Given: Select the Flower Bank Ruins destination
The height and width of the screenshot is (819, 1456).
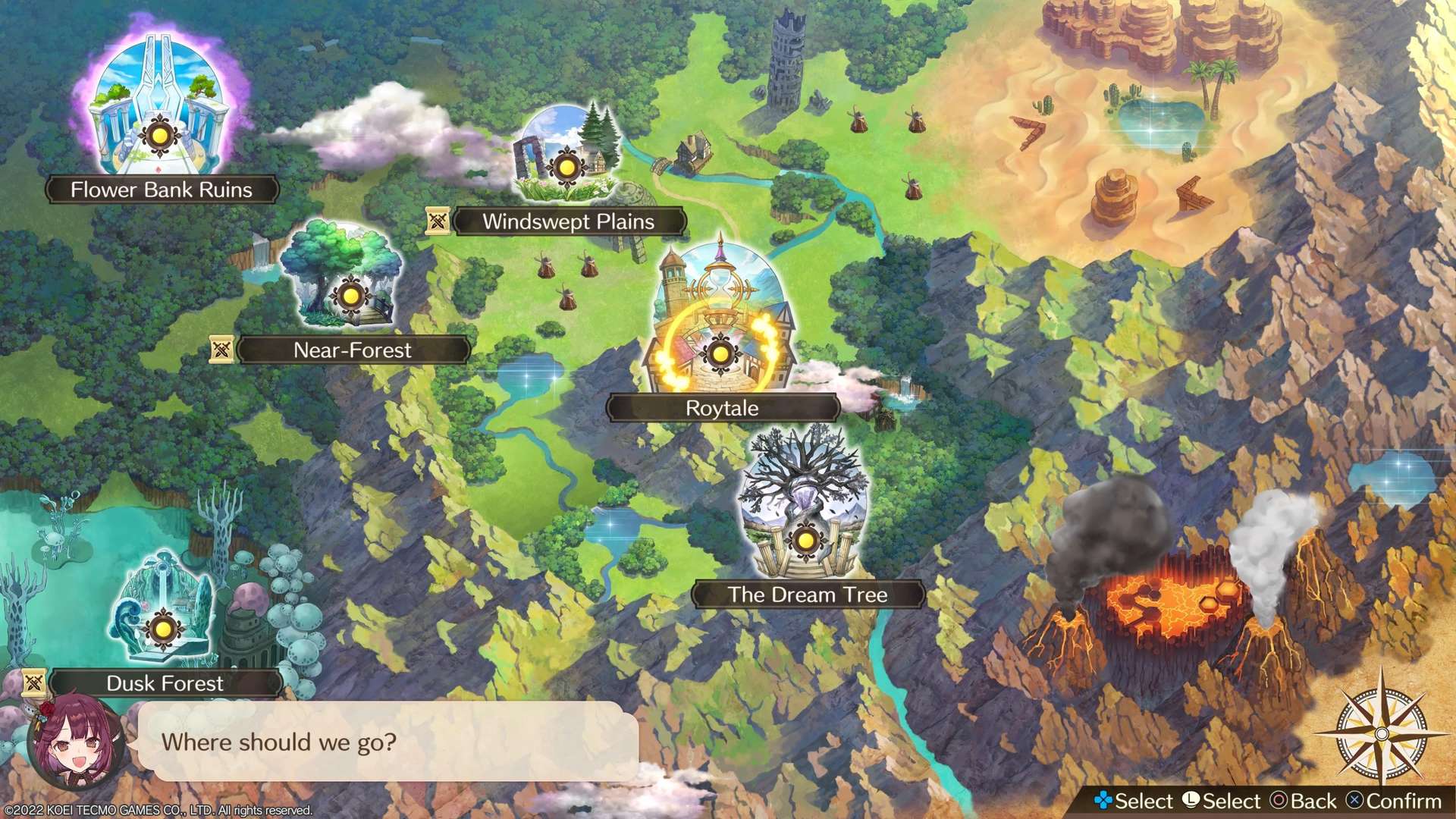Looking at the screenshot, I should click(x=159, y=137).
